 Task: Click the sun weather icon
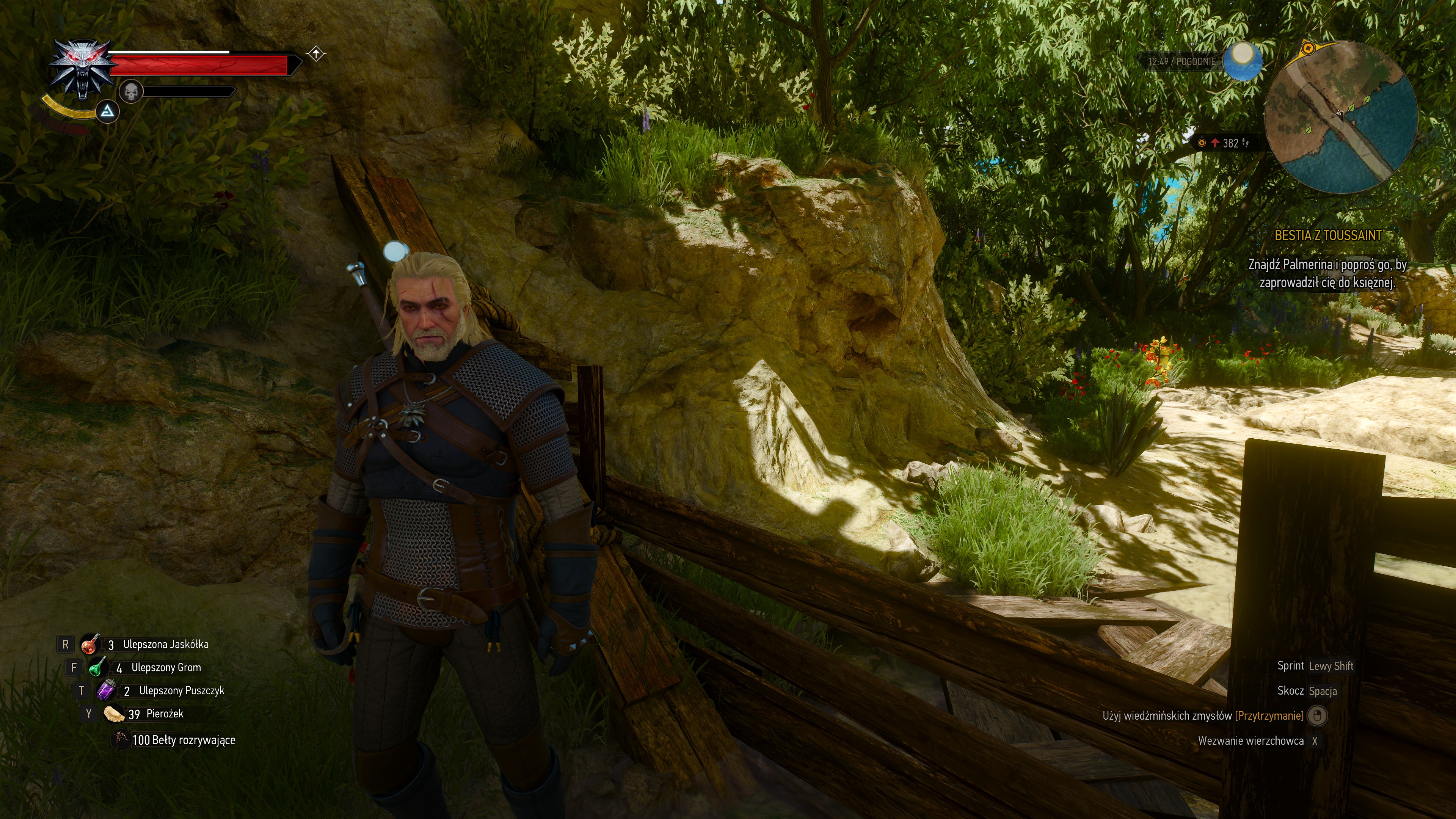1243,60
